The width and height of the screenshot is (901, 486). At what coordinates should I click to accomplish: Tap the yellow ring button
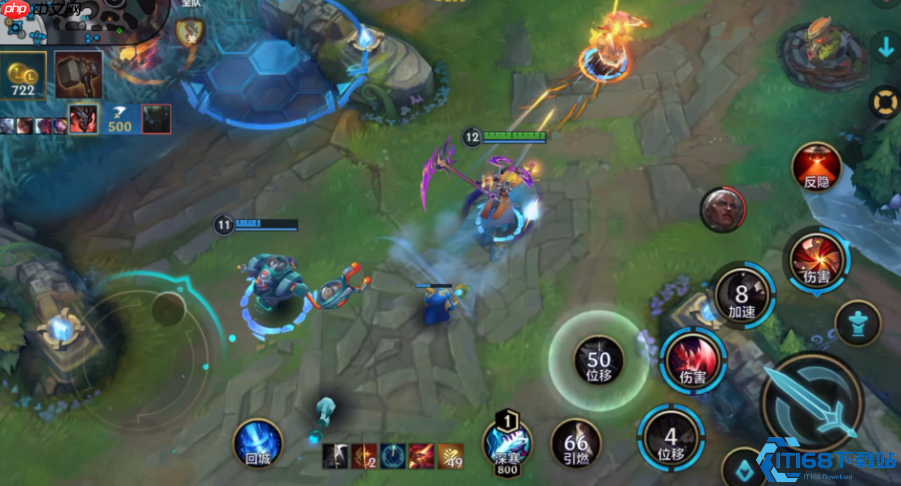[x=885, y=101]
